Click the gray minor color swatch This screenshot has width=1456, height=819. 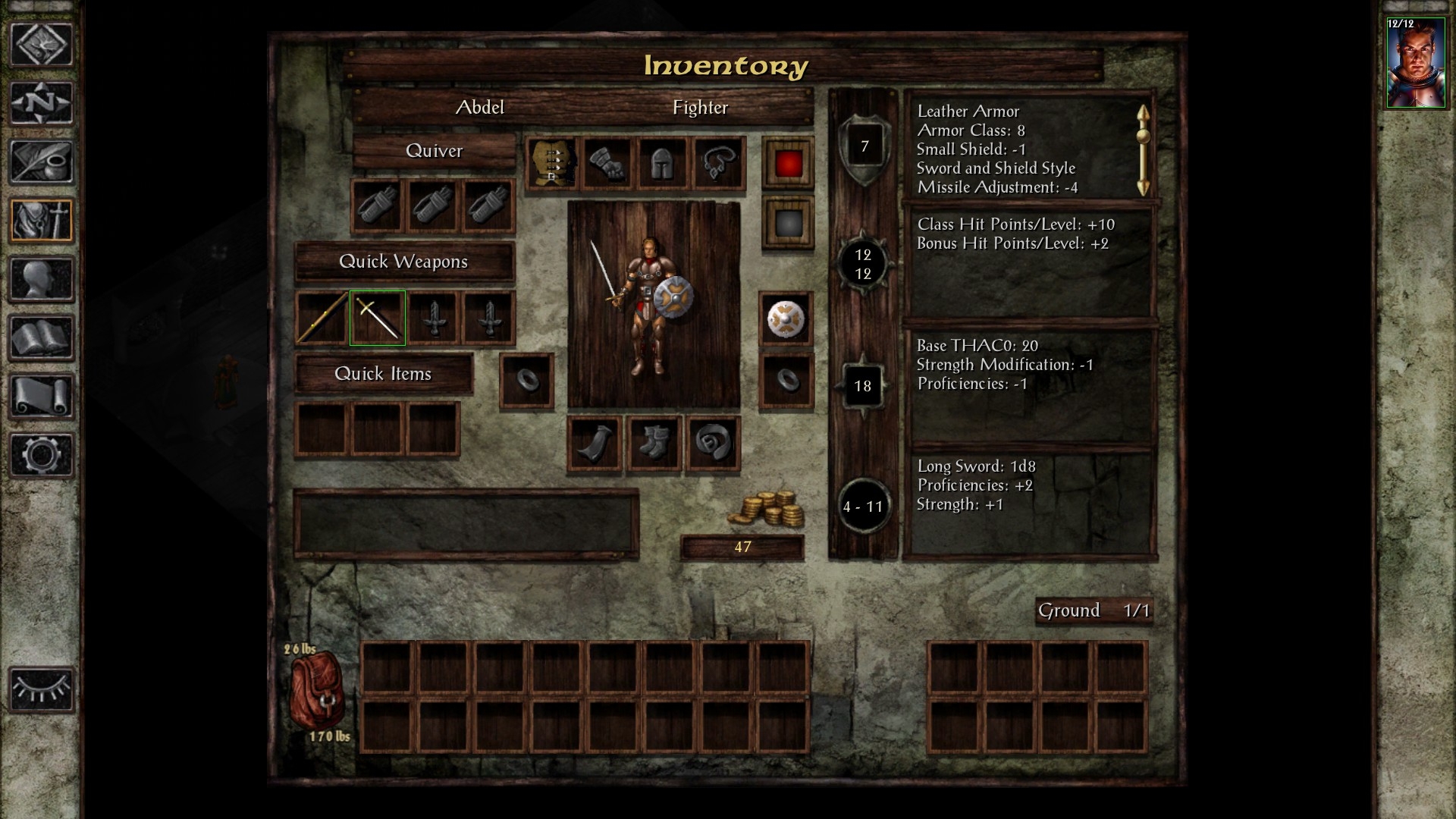[x=789, y=223]
